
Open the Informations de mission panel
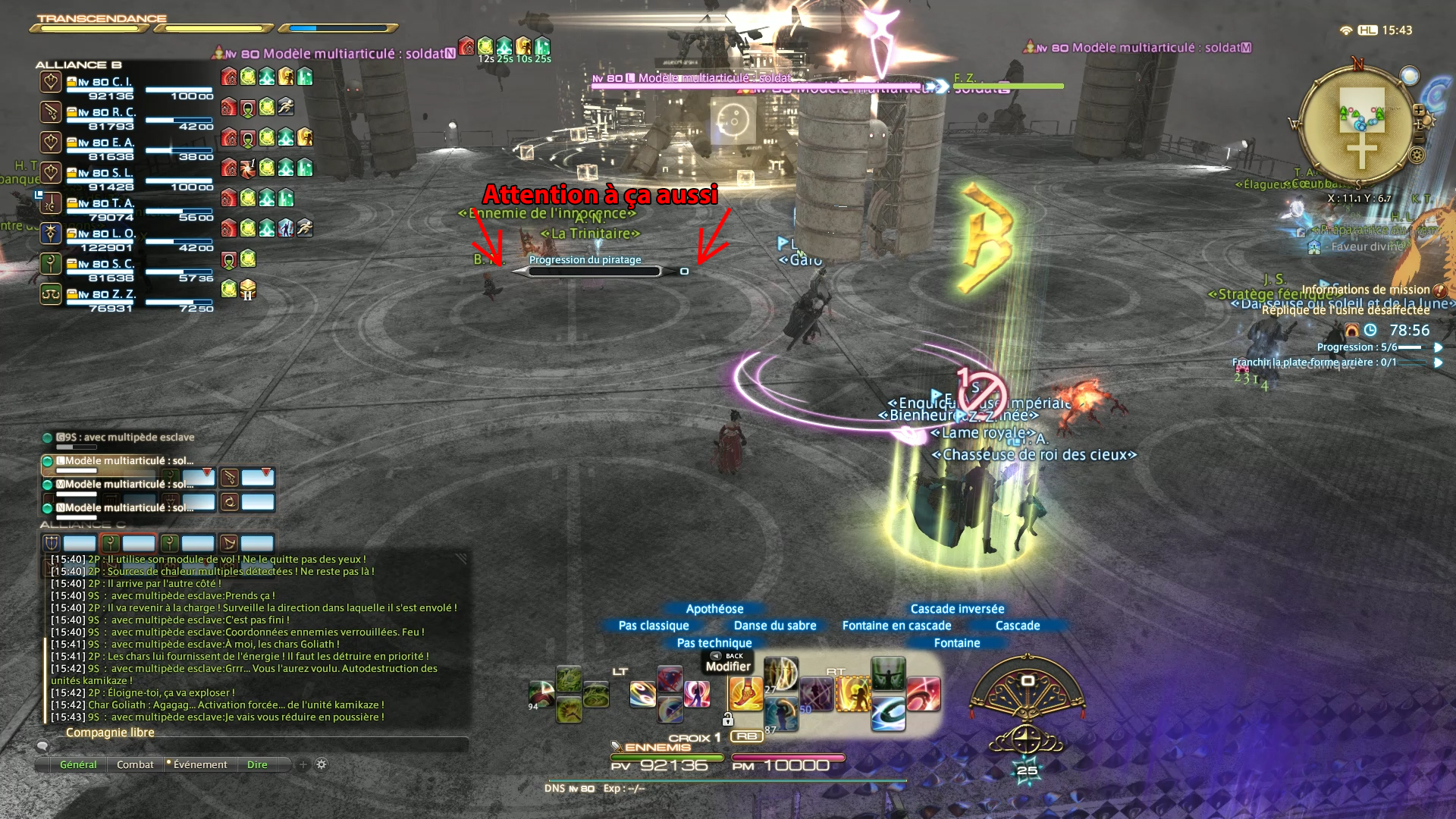pyautogui.click(x=1366, y=290)
